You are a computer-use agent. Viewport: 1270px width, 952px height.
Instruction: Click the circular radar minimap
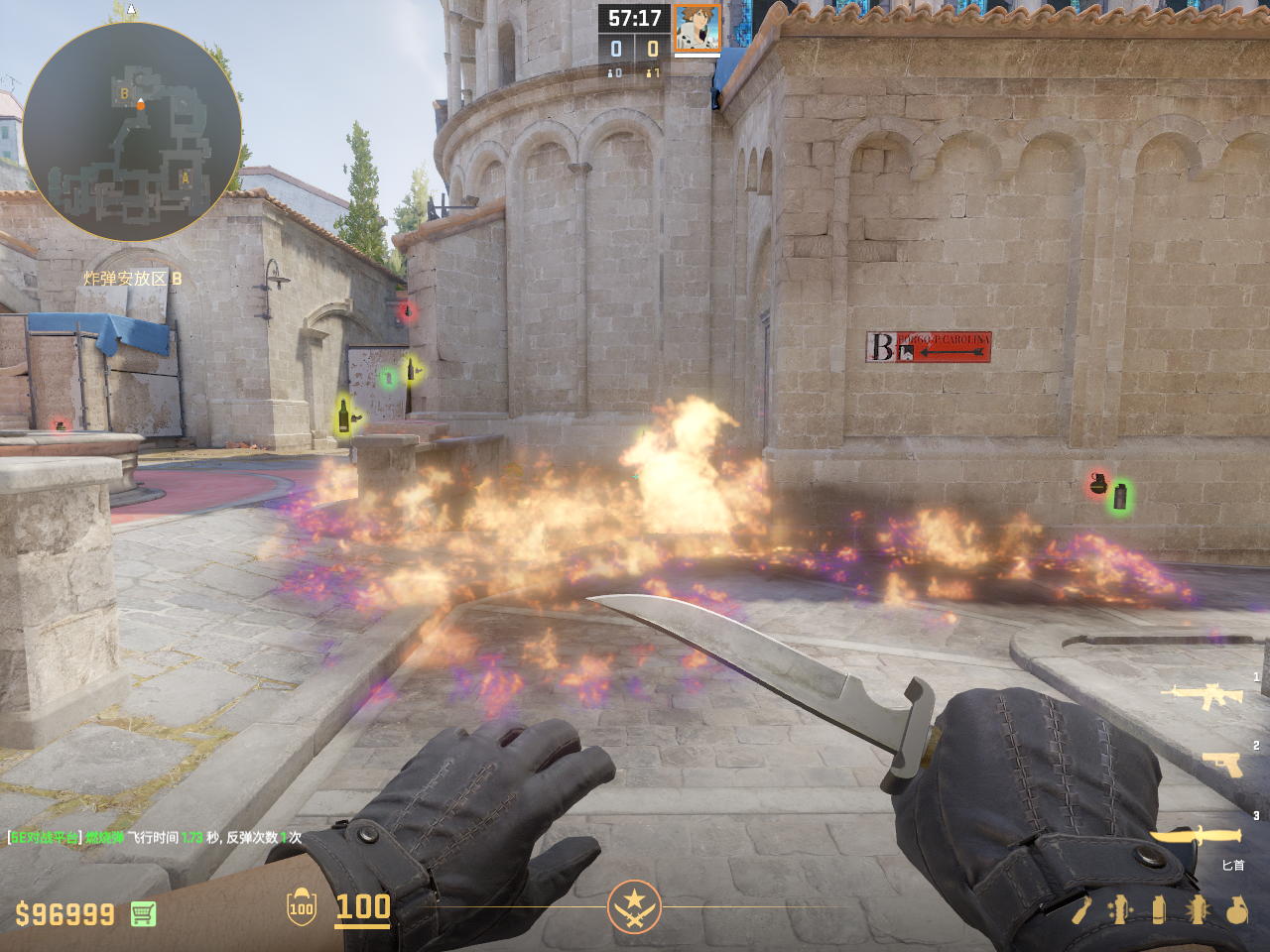pos(132,132)
